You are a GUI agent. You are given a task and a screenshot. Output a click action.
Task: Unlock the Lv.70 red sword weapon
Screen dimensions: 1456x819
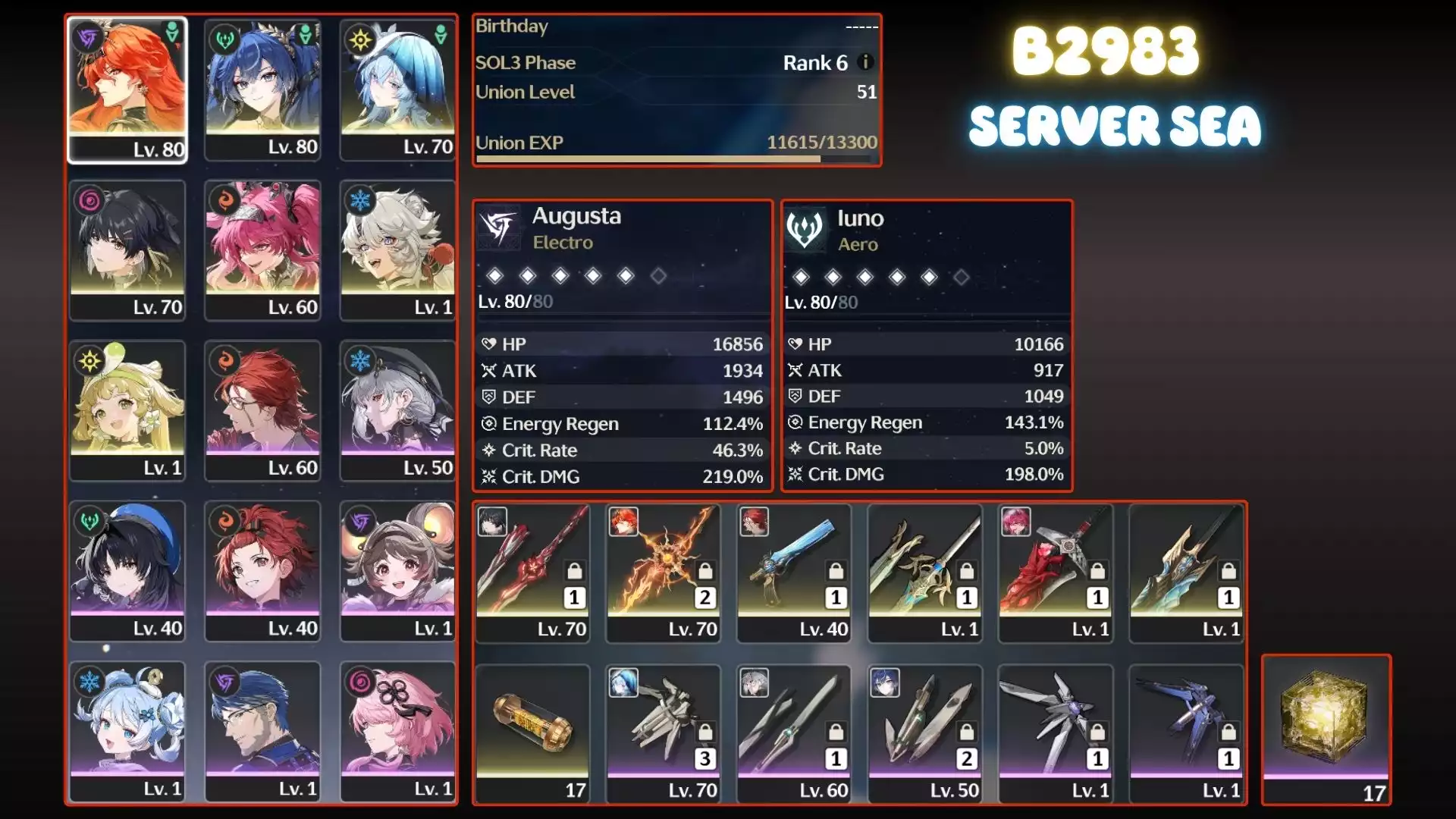573,570
